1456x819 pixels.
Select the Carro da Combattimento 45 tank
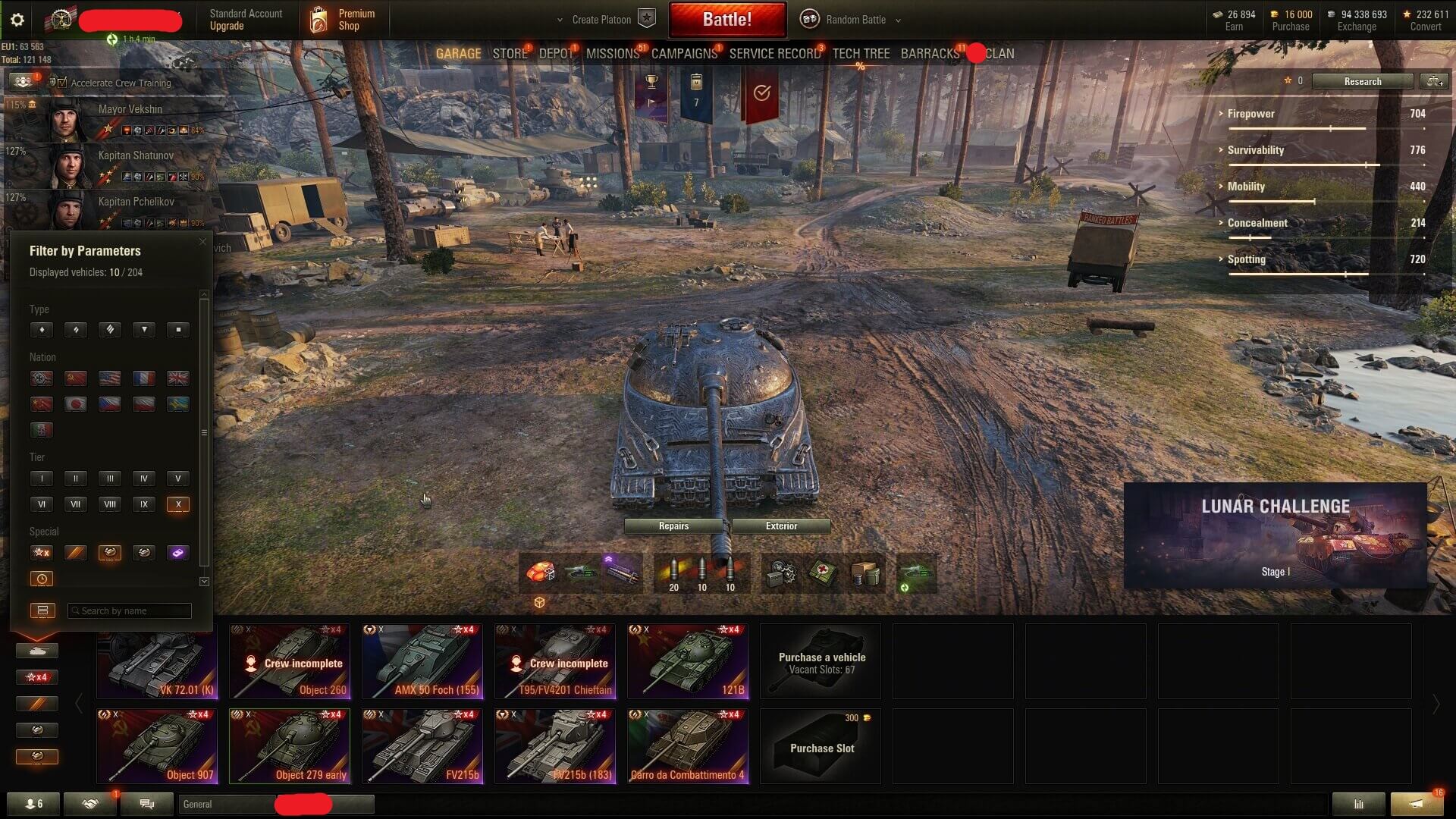click(688, 746)
